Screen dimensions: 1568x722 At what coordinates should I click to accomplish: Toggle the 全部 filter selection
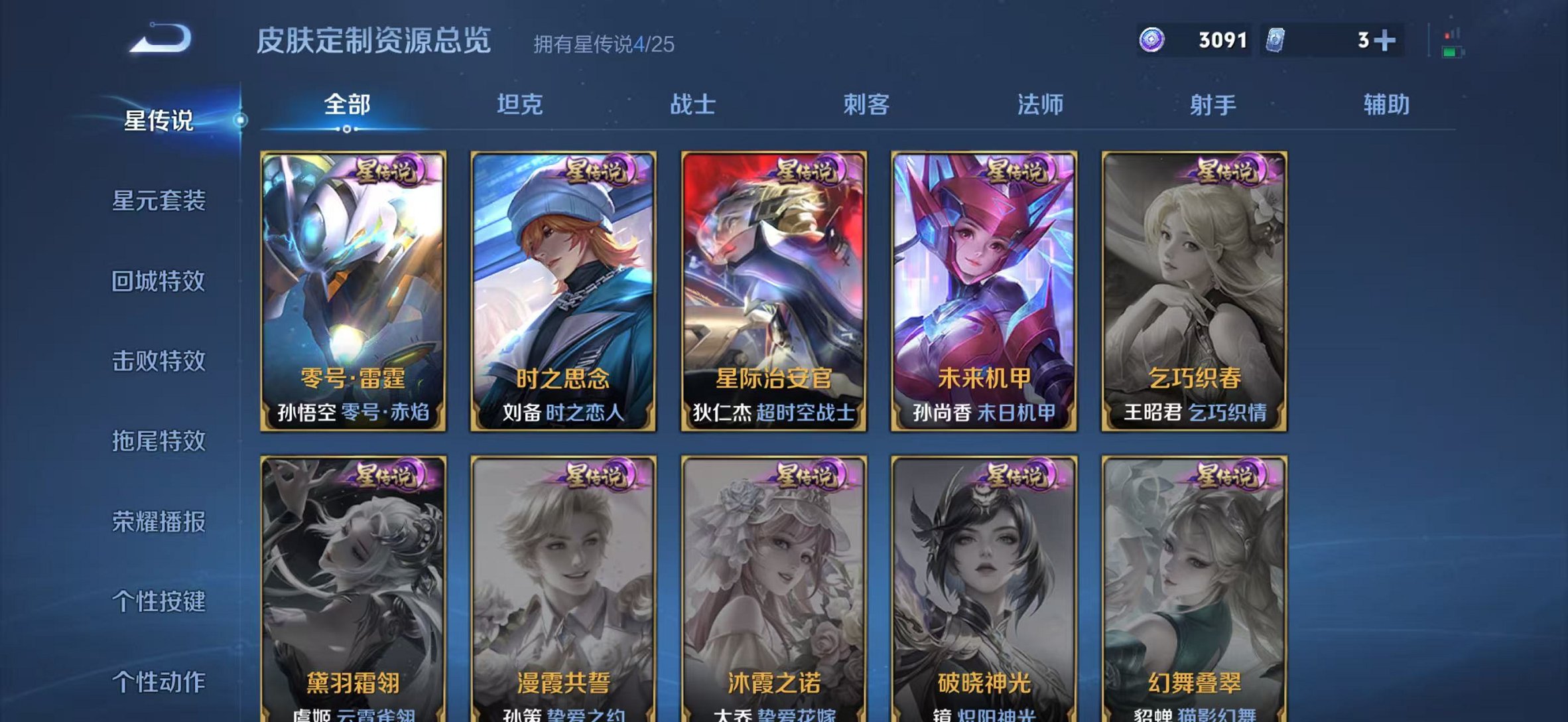[348, 105]
